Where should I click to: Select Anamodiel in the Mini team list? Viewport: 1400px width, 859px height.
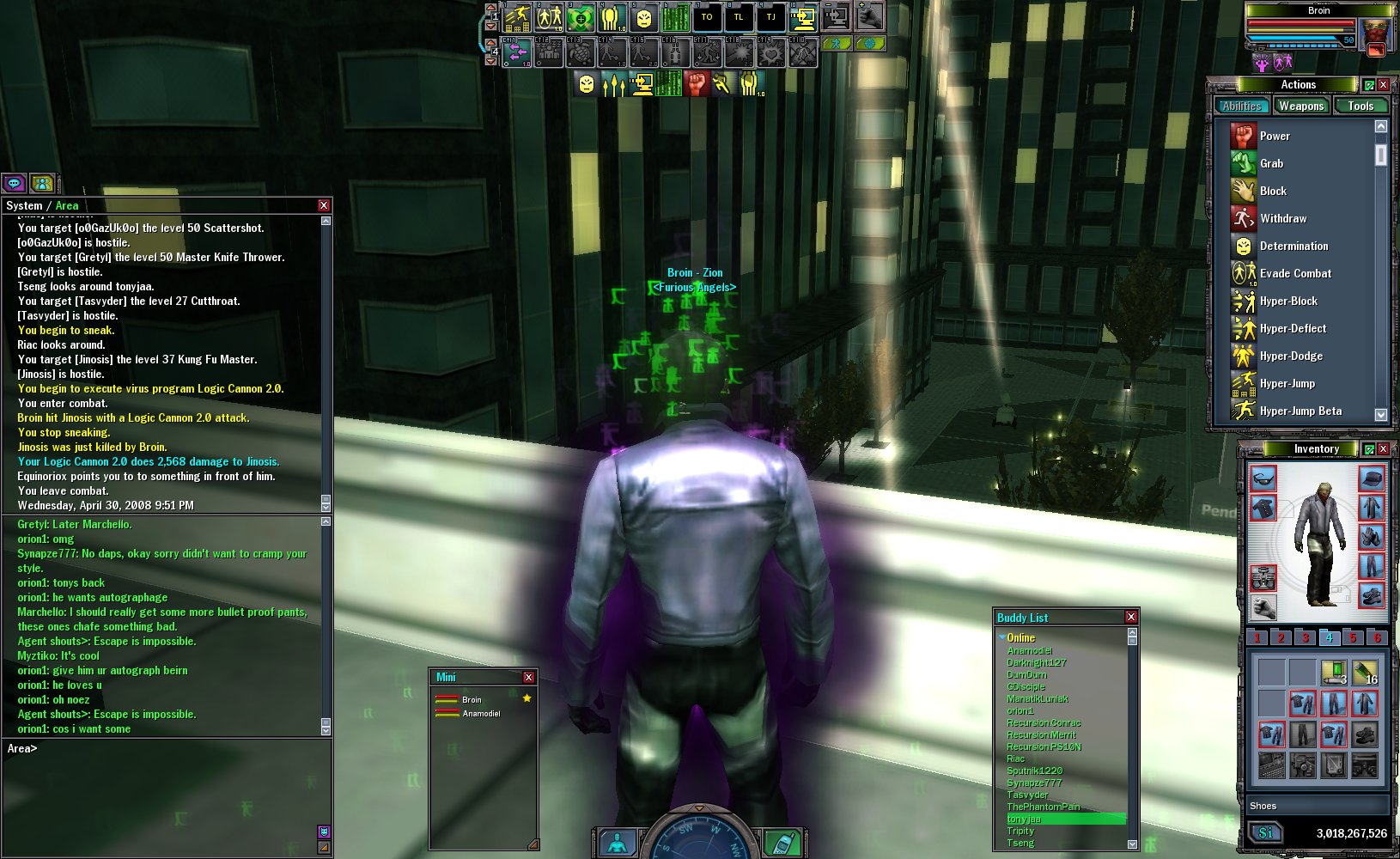[481, 714]
